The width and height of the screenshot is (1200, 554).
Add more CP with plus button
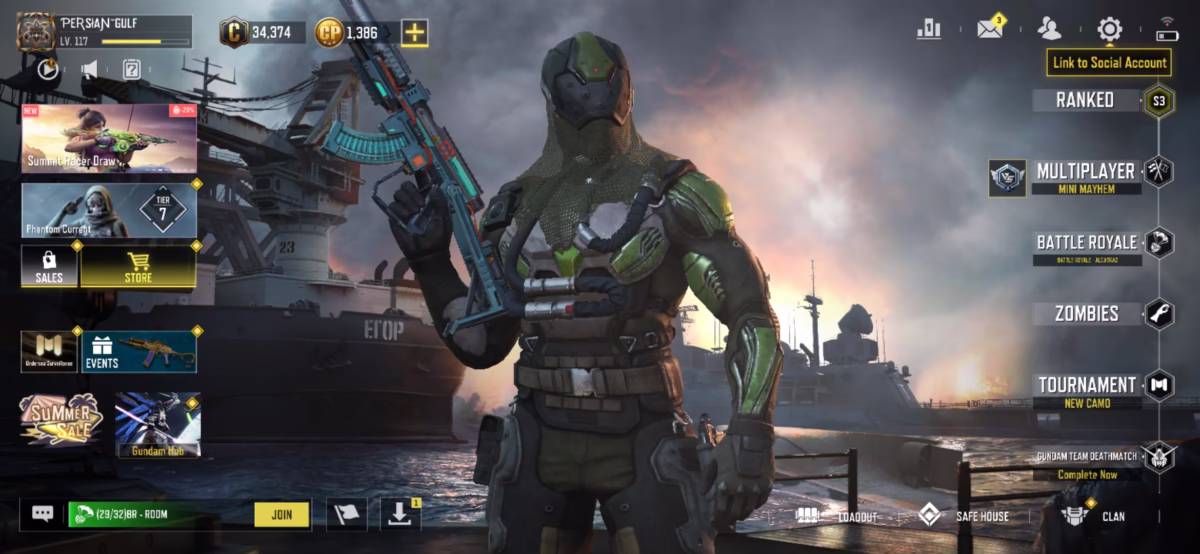[415, 33]
